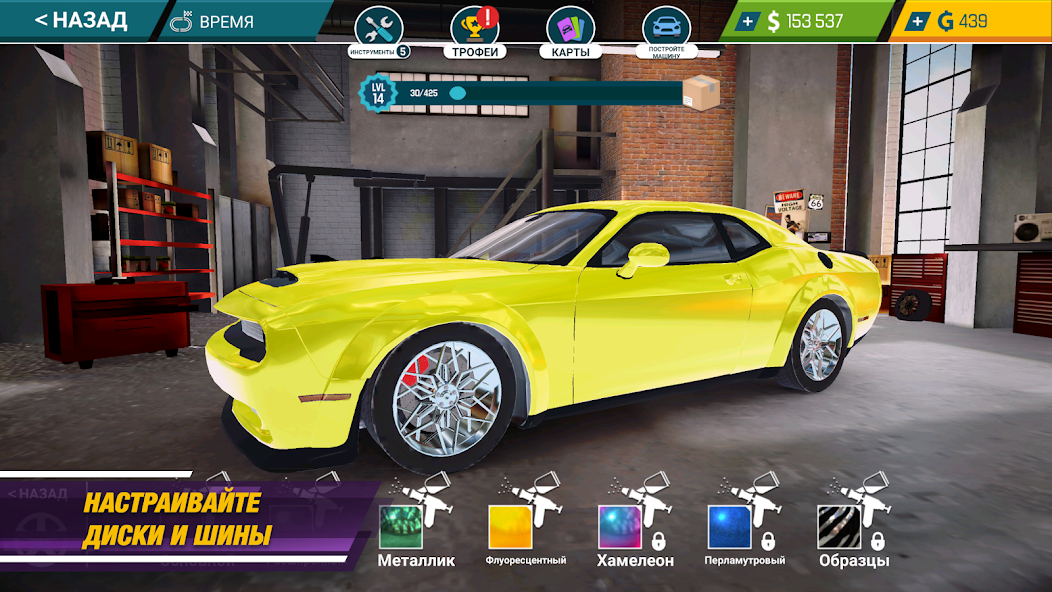Select the Постройте машину car icon
Viewport: 1052px width, 592px height.
coord(665,29)
